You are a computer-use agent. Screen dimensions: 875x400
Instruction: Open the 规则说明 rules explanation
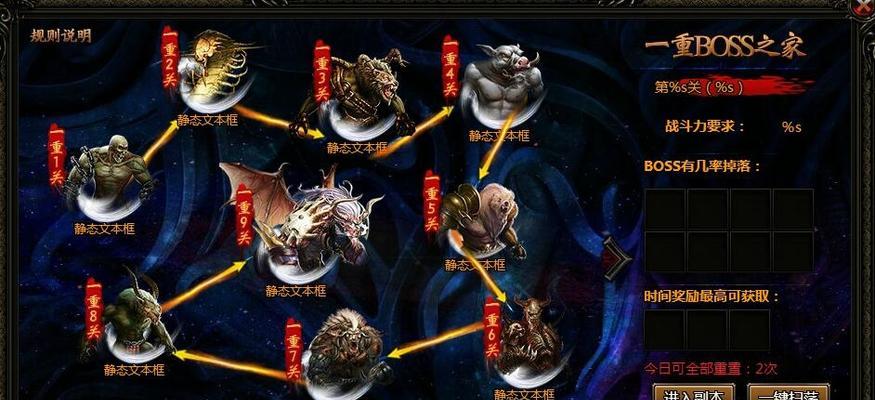[60, 36]
